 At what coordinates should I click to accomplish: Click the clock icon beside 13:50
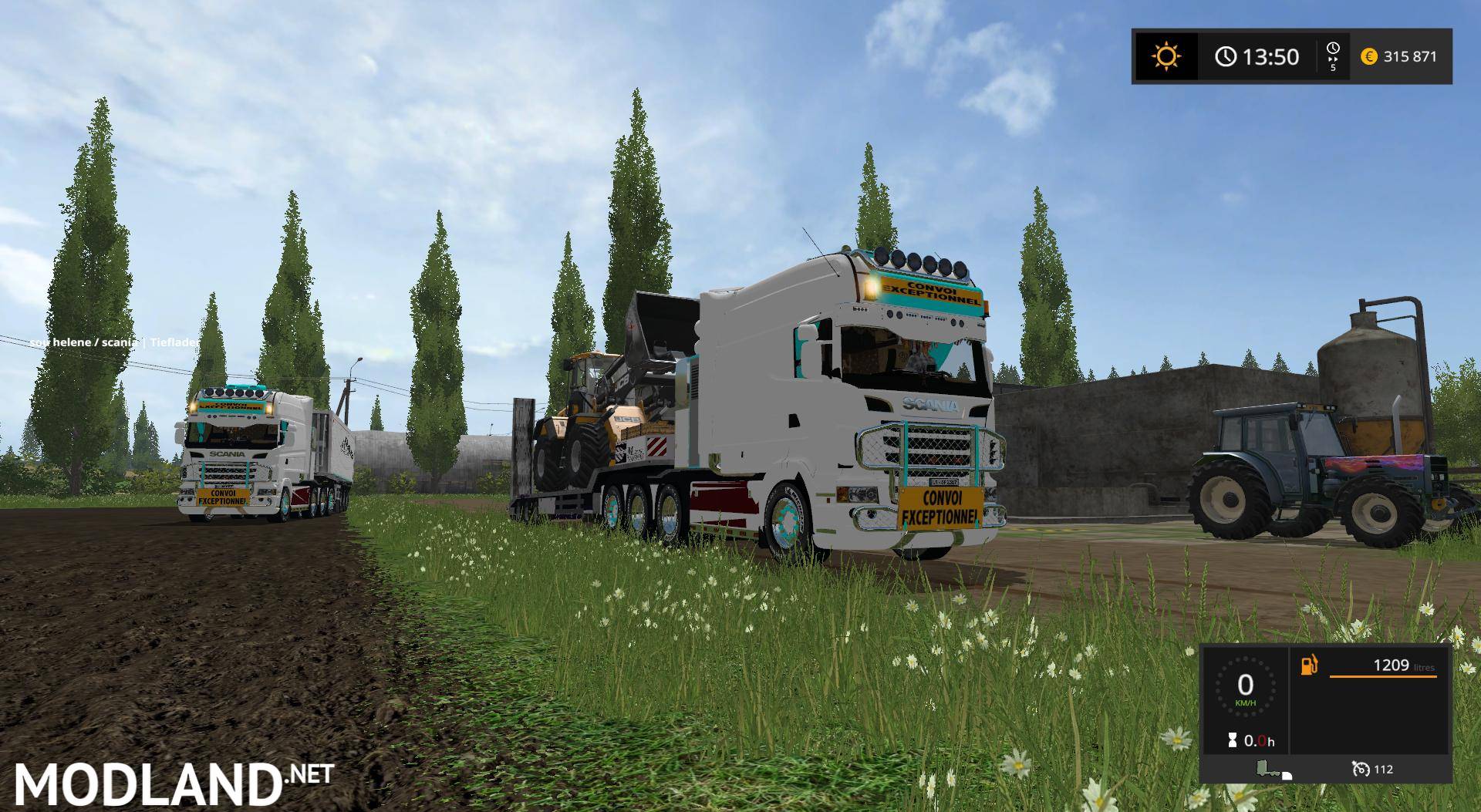(x=1226, y=56)
